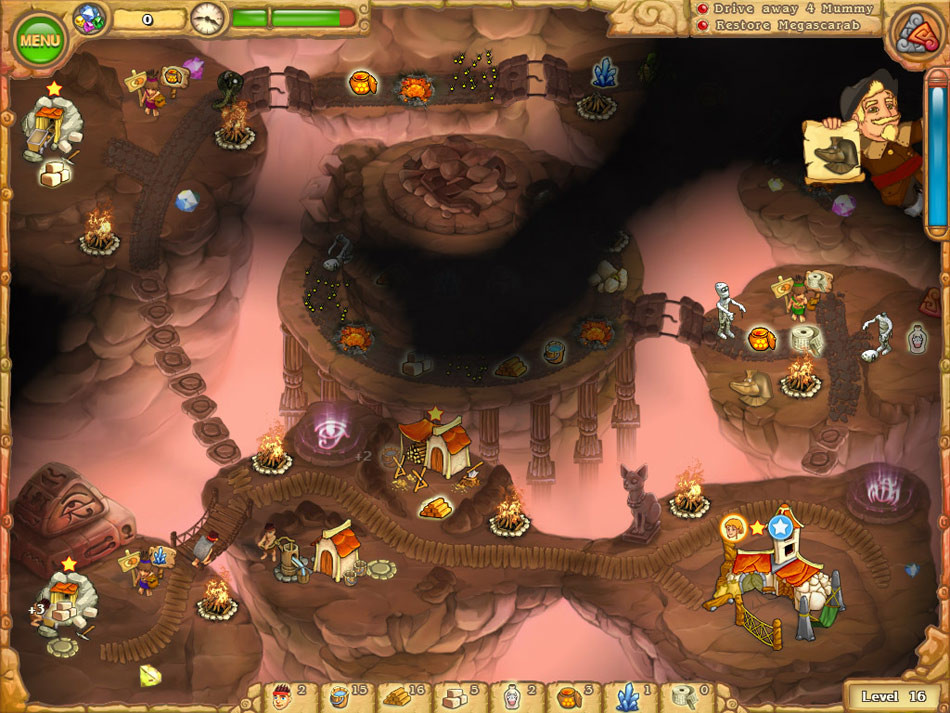
Task: Open the green MENU button
Action: [40, 41]
